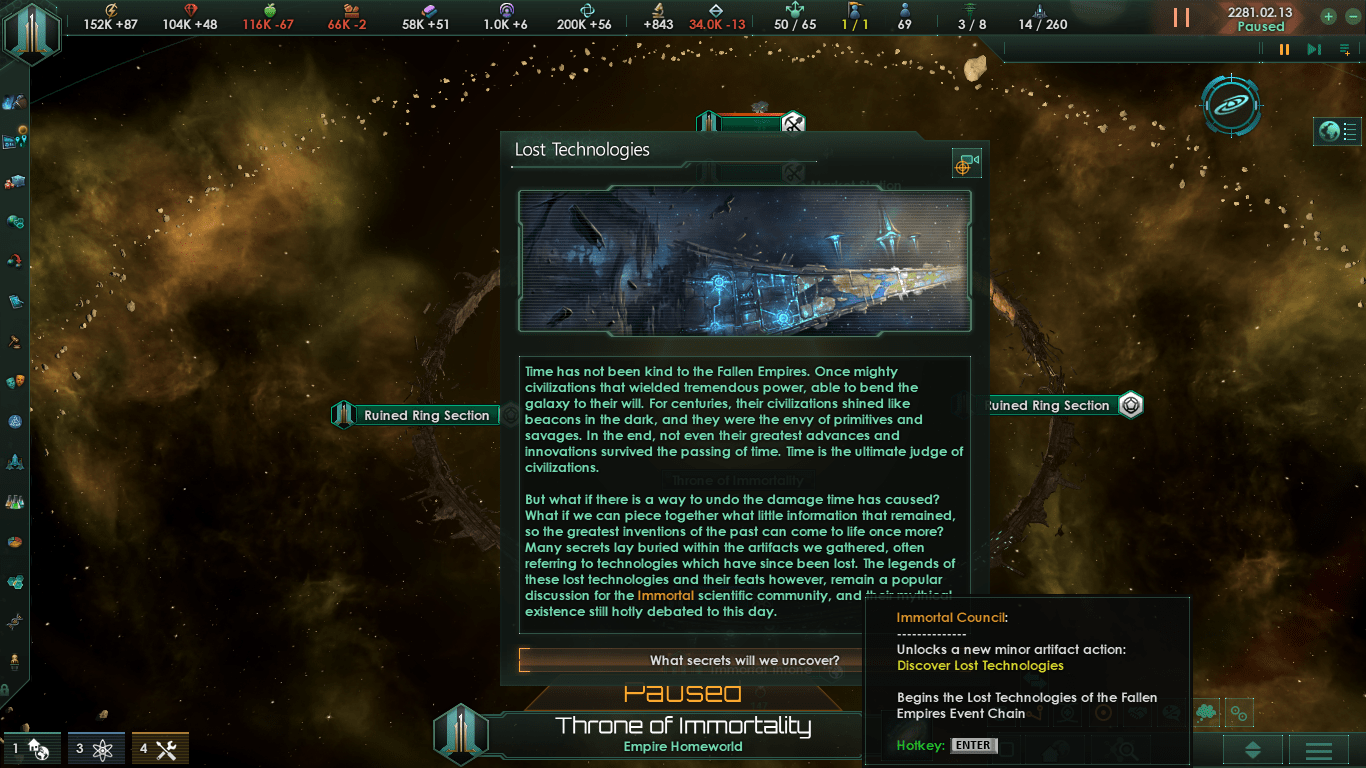
Task: Increase game speed with the plus button
Action: [x=1328, y=17]
